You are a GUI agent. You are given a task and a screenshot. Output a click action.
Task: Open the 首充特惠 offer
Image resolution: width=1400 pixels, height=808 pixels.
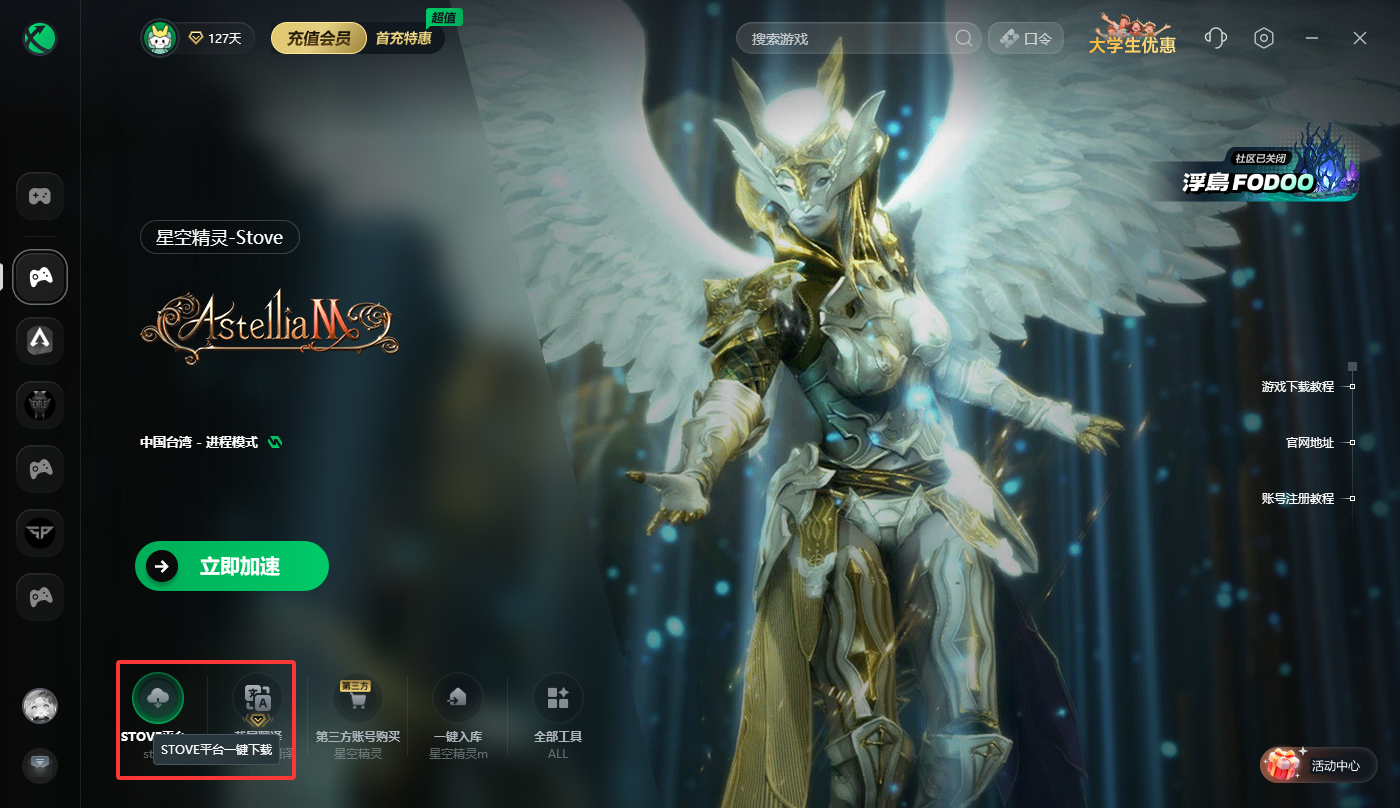(404, 39)
